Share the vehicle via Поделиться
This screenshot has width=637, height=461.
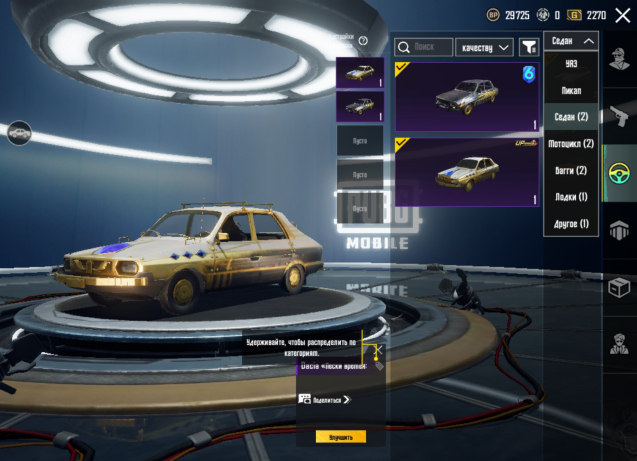point(325,399)
